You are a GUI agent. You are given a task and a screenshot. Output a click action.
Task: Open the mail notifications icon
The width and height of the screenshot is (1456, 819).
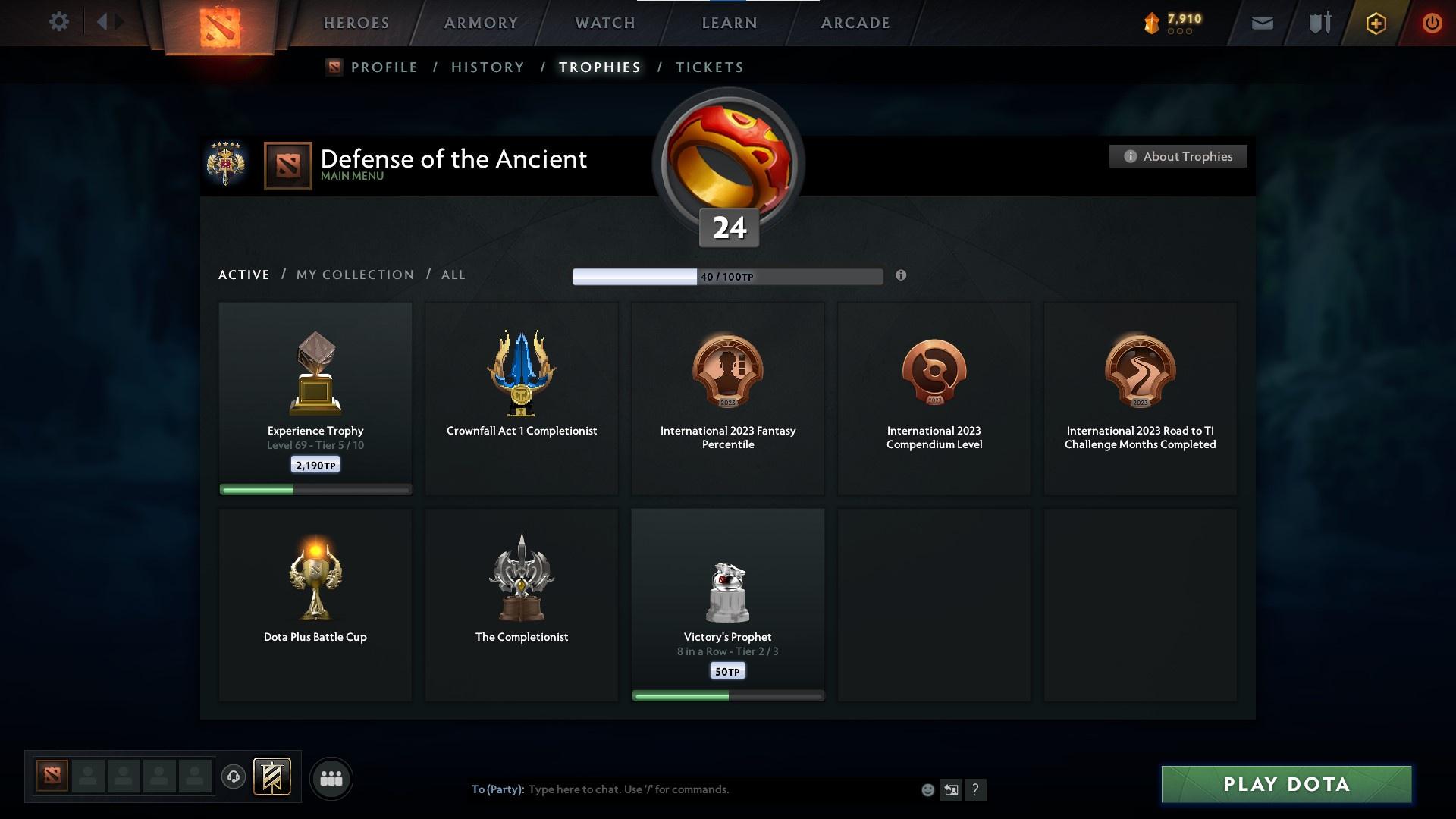tap(1262, 23)
